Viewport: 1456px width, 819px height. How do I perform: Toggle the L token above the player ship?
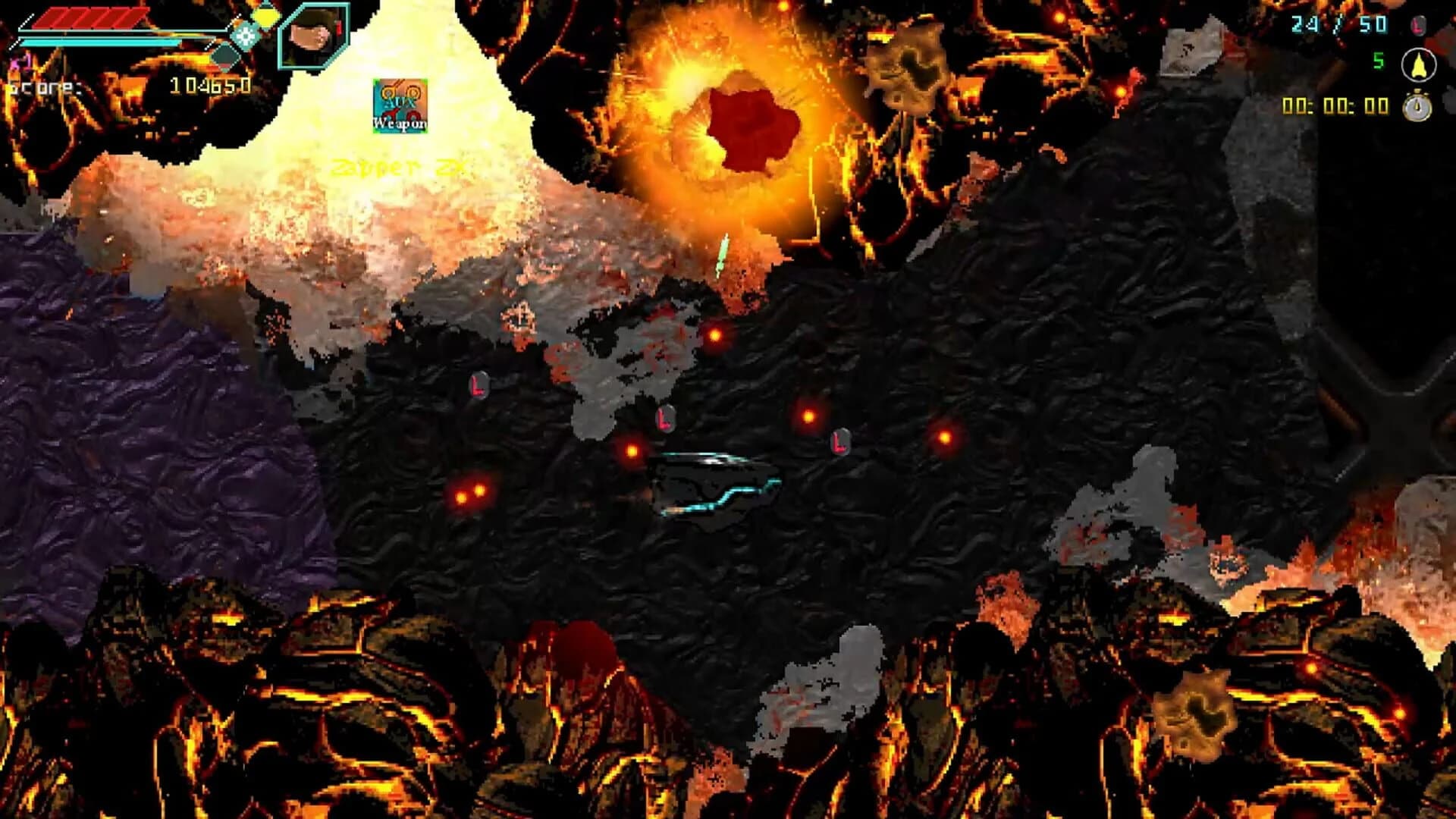664,420
